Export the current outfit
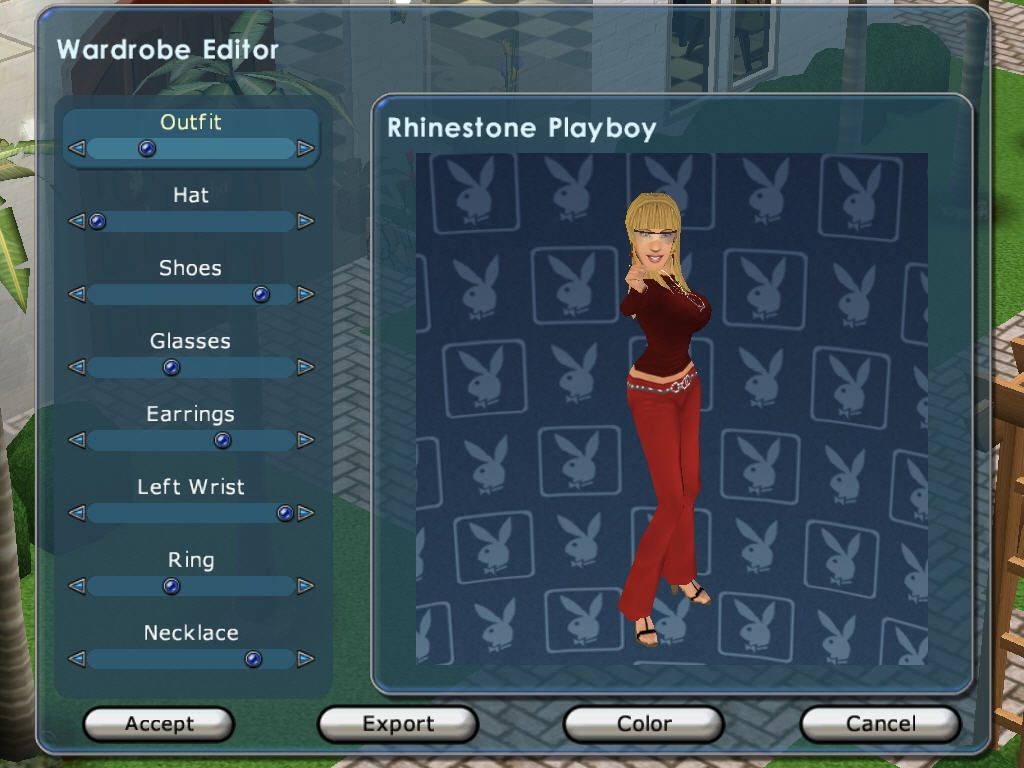This screenshot has width=1024, height=768. [x=398, y=724]
